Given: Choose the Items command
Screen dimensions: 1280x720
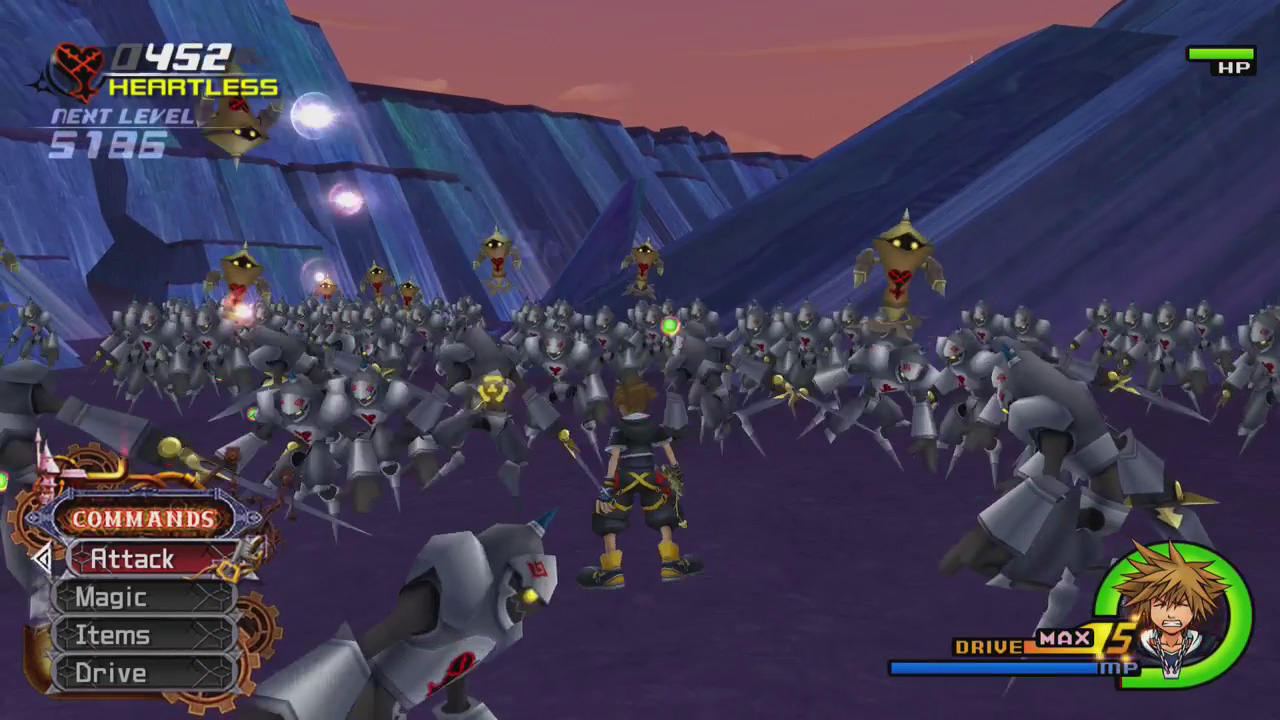Looking at the screenshot, I should pyautogui.click(x=145, y=635).
